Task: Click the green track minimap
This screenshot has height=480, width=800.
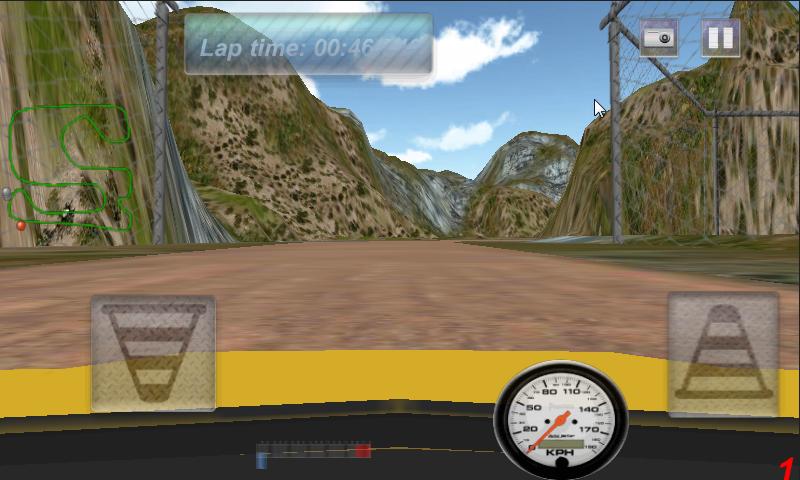Action: (x=72, y=170)
